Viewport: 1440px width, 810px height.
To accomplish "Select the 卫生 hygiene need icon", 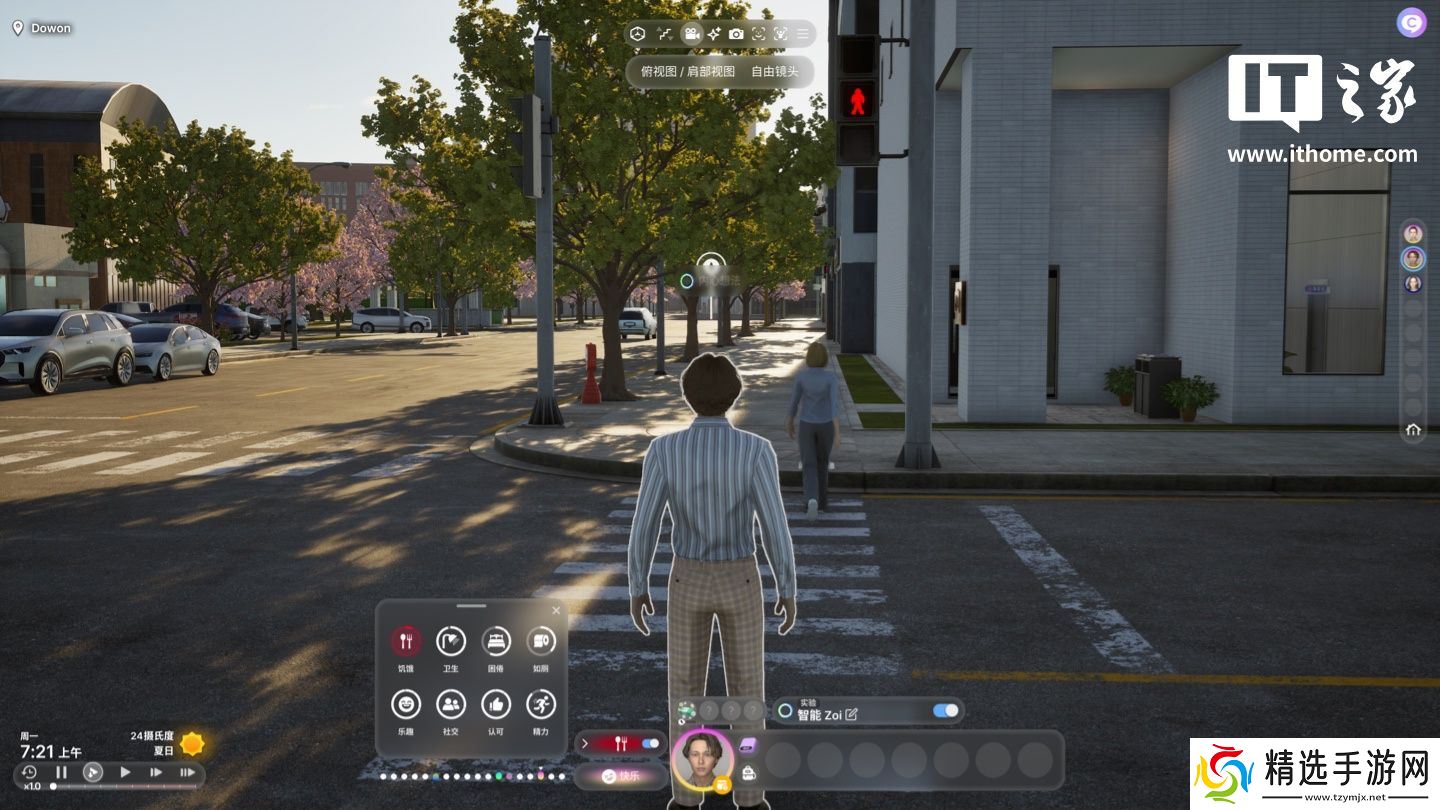I will point(451,641).
